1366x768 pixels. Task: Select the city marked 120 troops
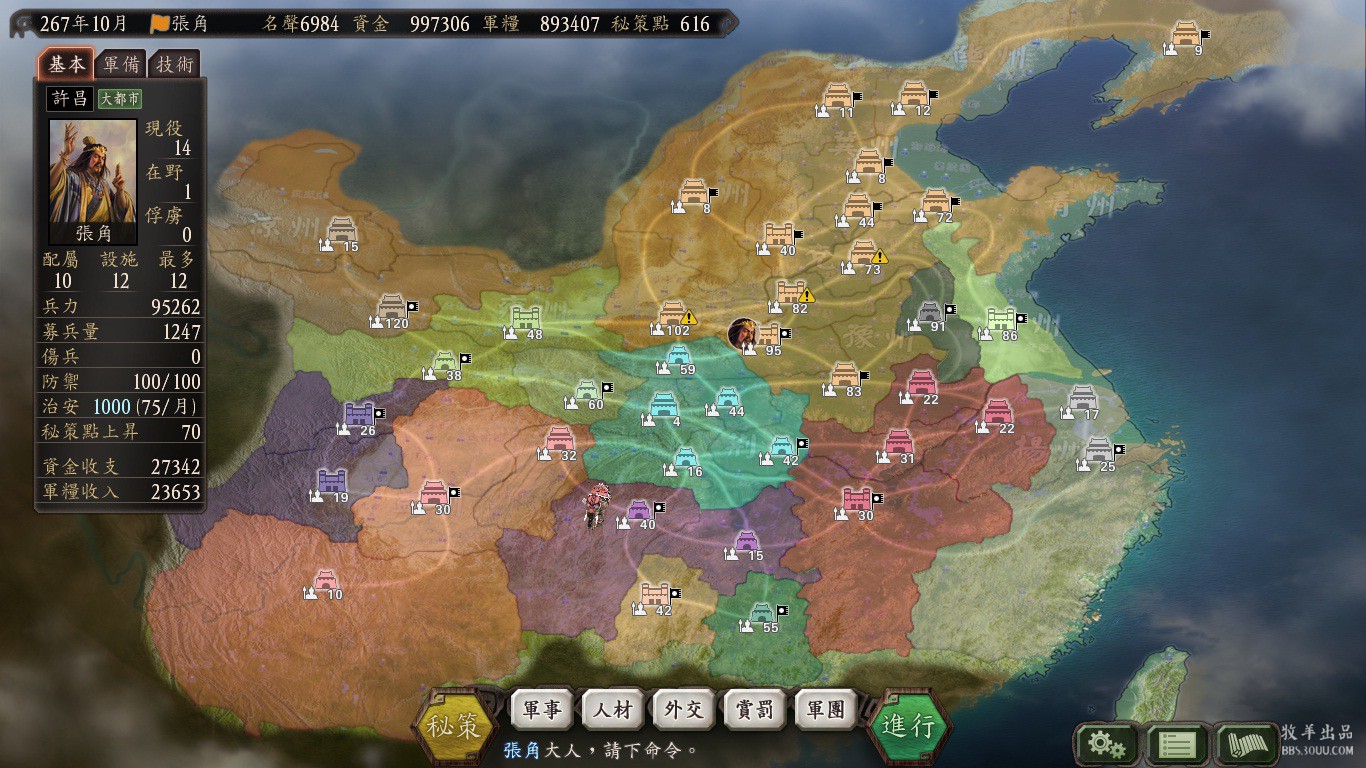393,306
